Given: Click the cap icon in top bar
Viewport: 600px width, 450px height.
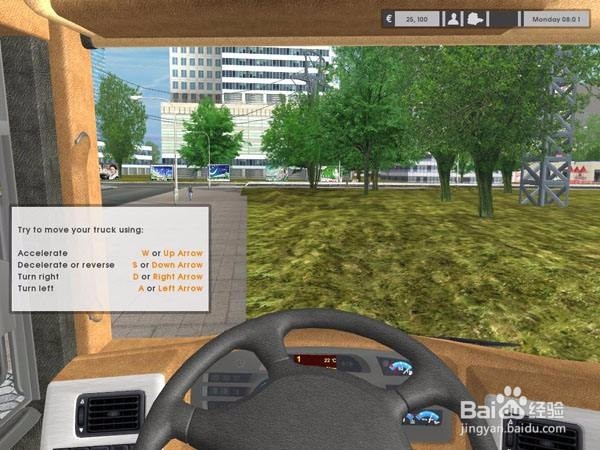Looking at the screenshot, I should point(476,18).
